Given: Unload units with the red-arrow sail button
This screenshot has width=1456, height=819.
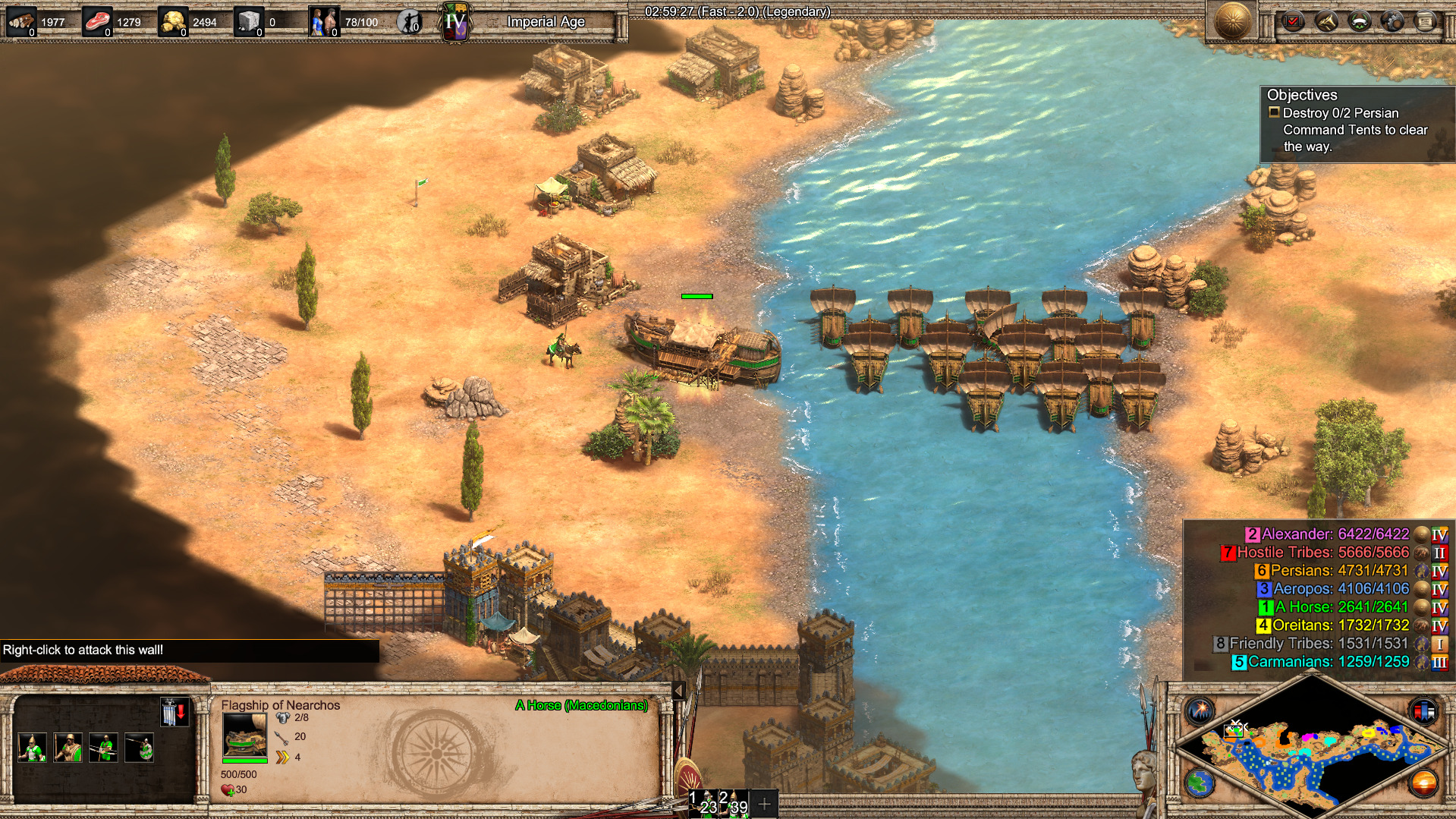Looking at the screenshot, I should 174,713.
